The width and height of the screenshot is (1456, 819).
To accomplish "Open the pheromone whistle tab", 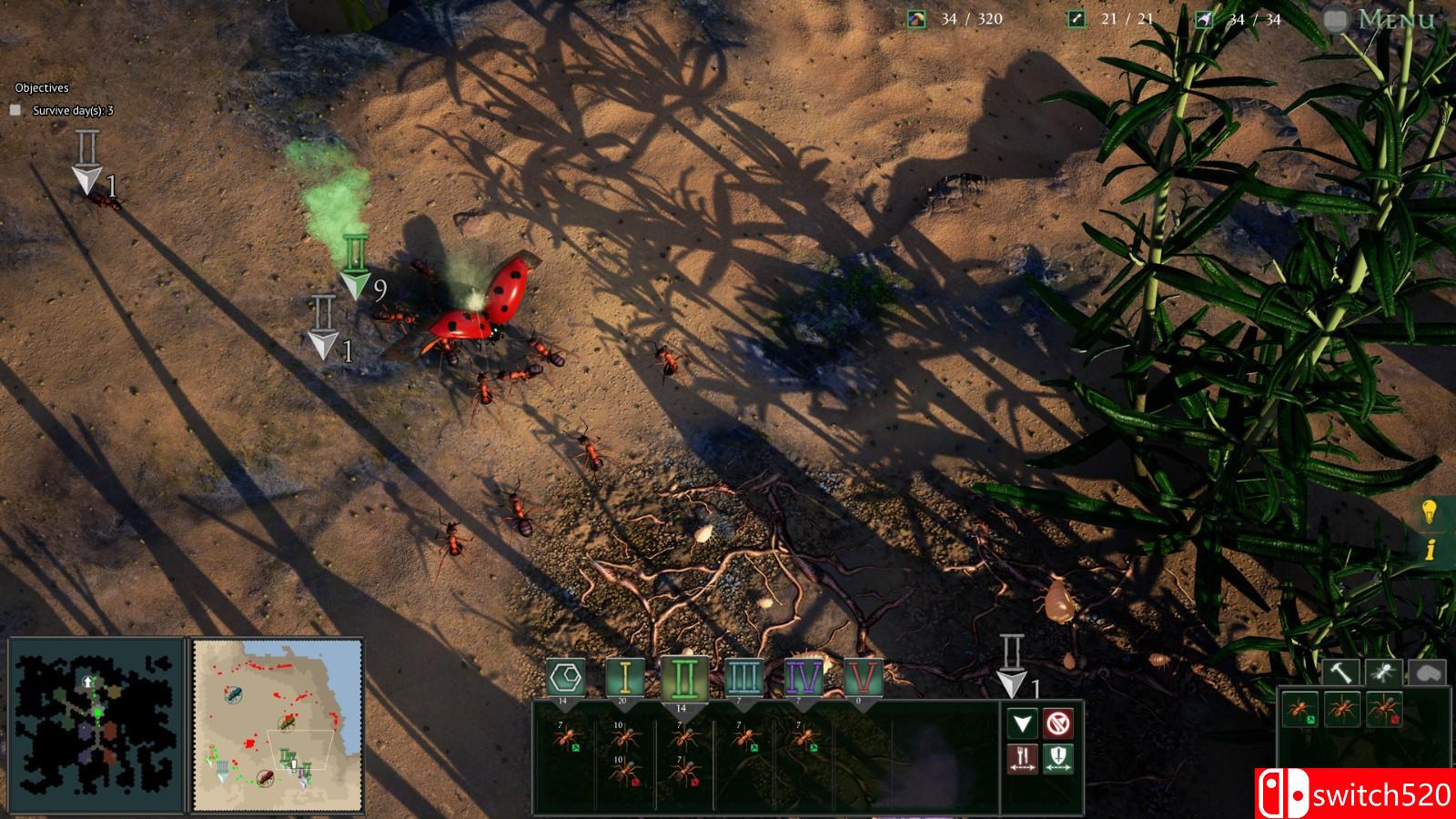I will point(1427,672).
